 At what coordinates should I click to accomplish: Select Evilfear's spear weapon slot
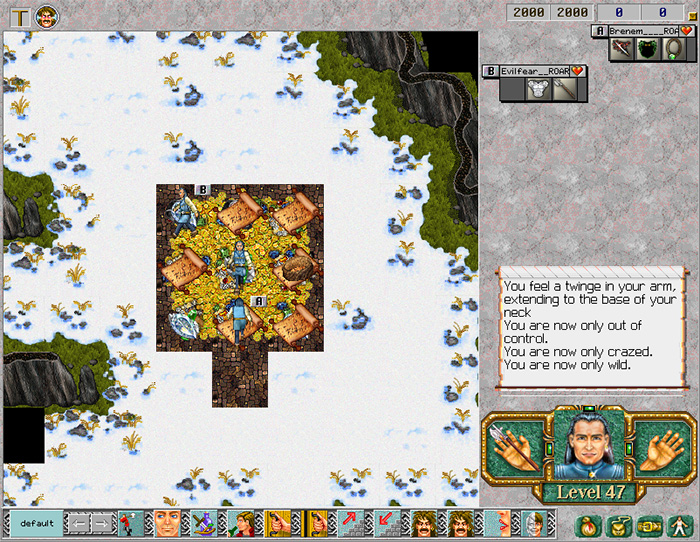click(x=562, y=89)
